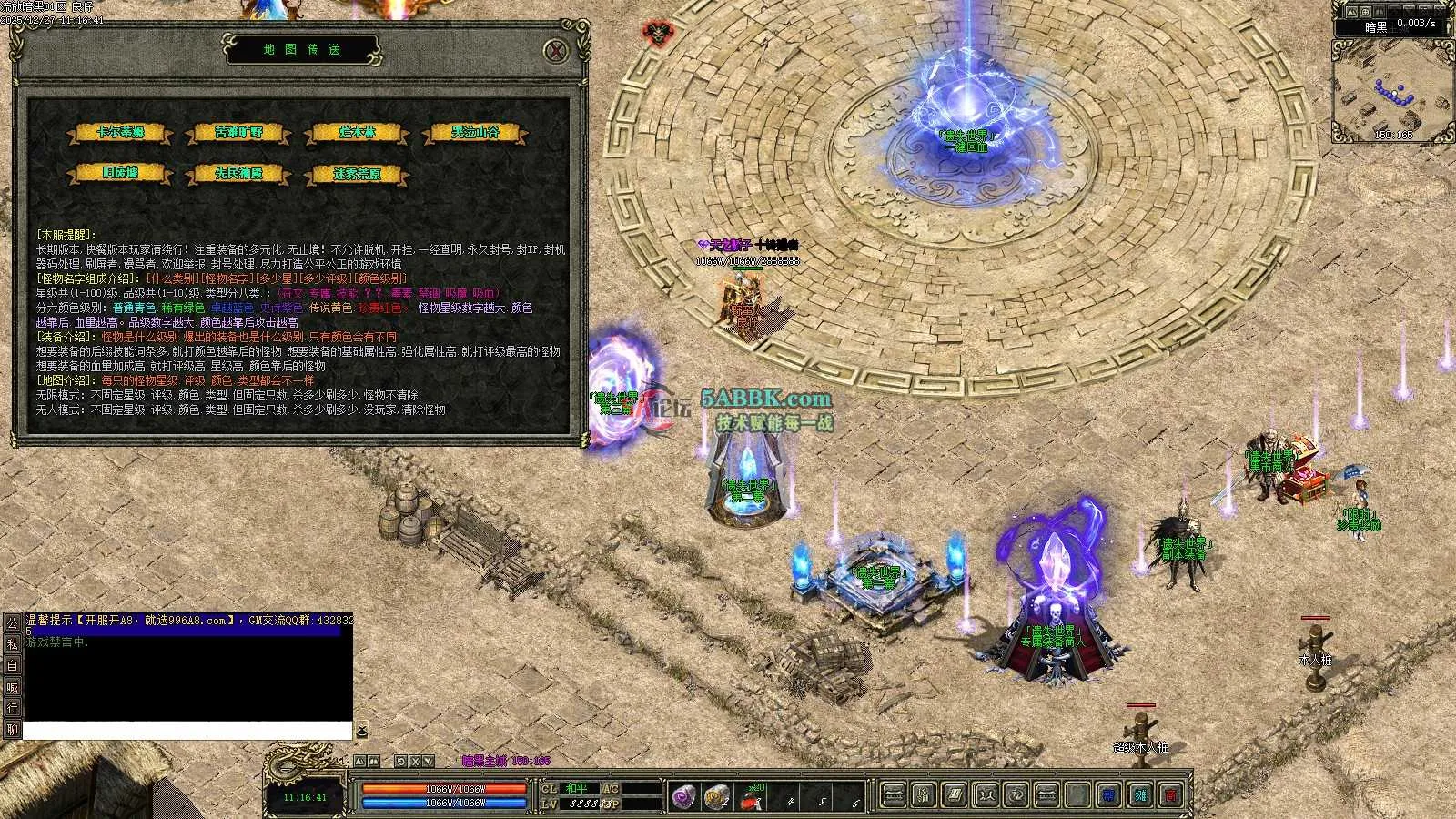This screenshot has height=819, width=1456.
Task: Select 迷雾荒原 destination
Action: tap(357, 173)
